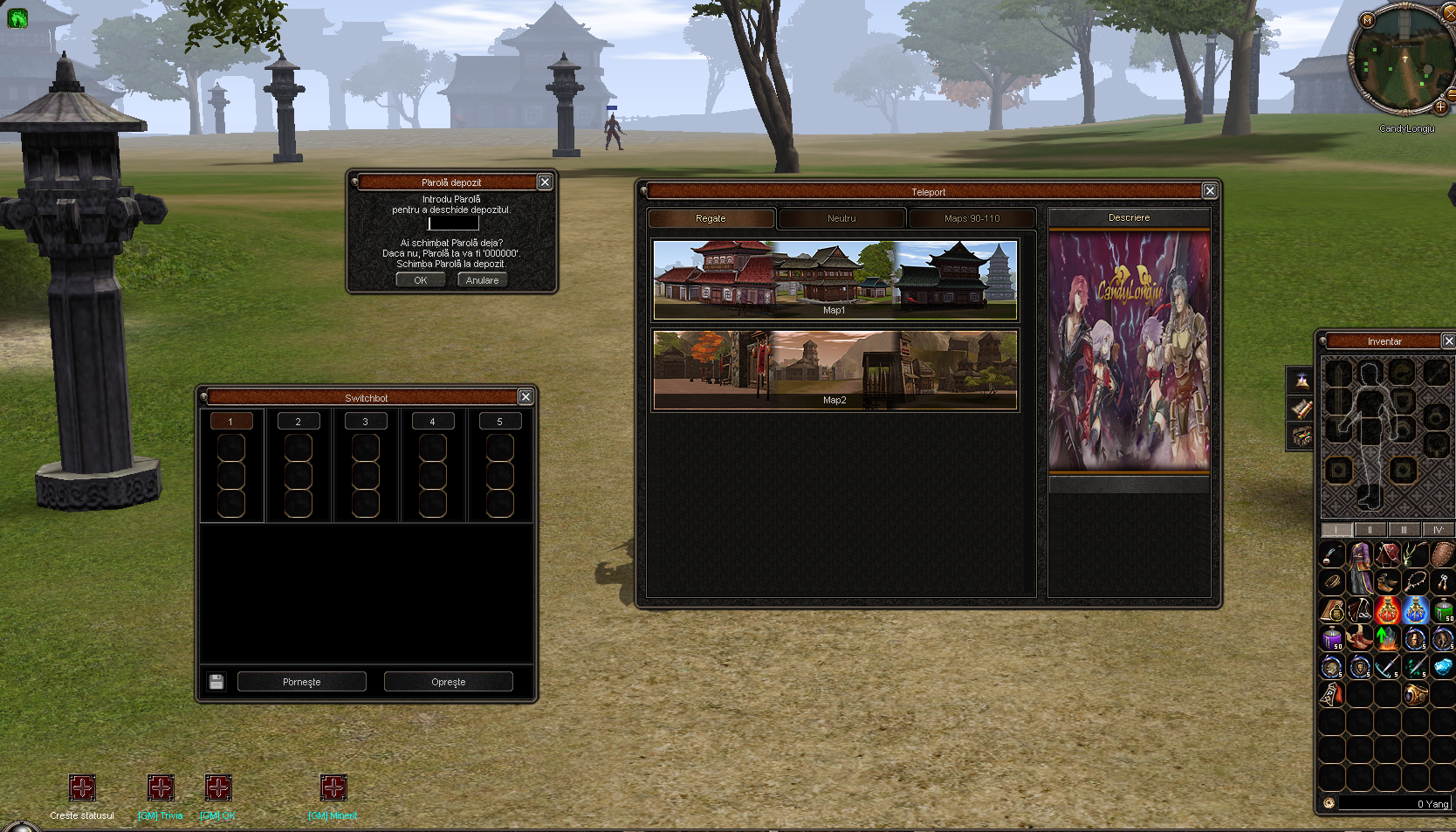
Task: Choose the Map2 teleport destination
Action: (x=834, y=369)
